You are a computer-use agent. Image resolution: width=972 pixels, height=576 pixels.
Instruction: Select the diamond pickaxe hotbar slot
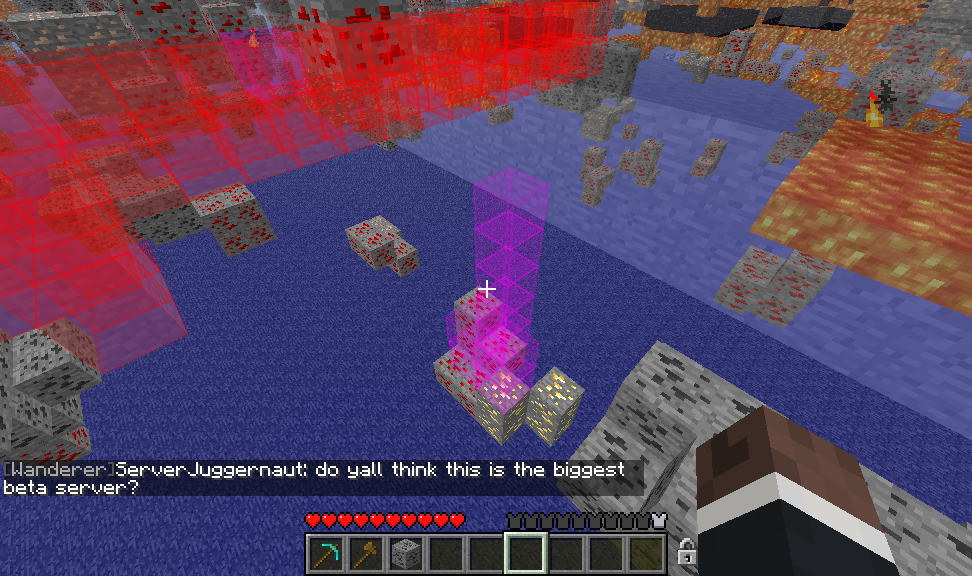pos(326,552)
